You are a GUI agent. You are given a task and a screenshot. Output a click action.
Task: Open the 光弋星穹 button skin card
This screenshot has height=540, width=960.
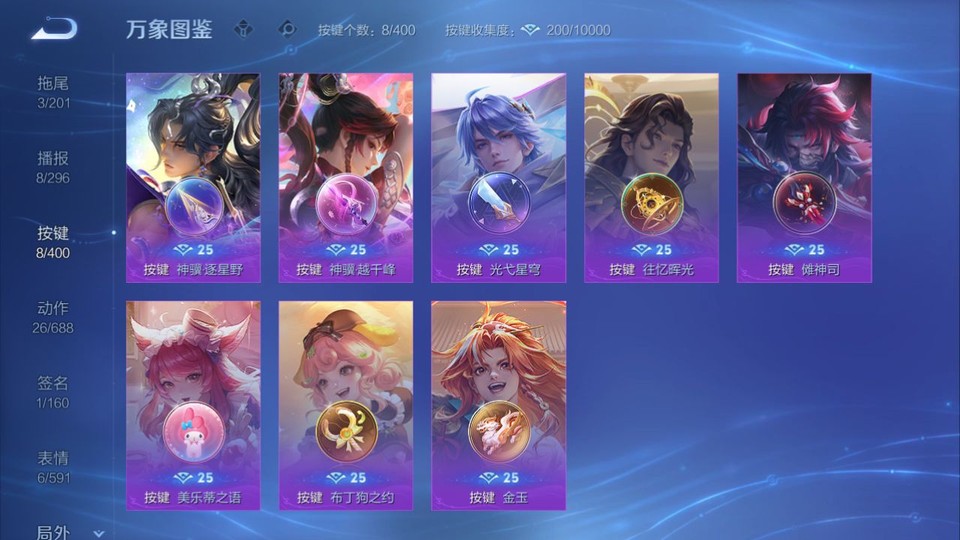click(498, 177)
